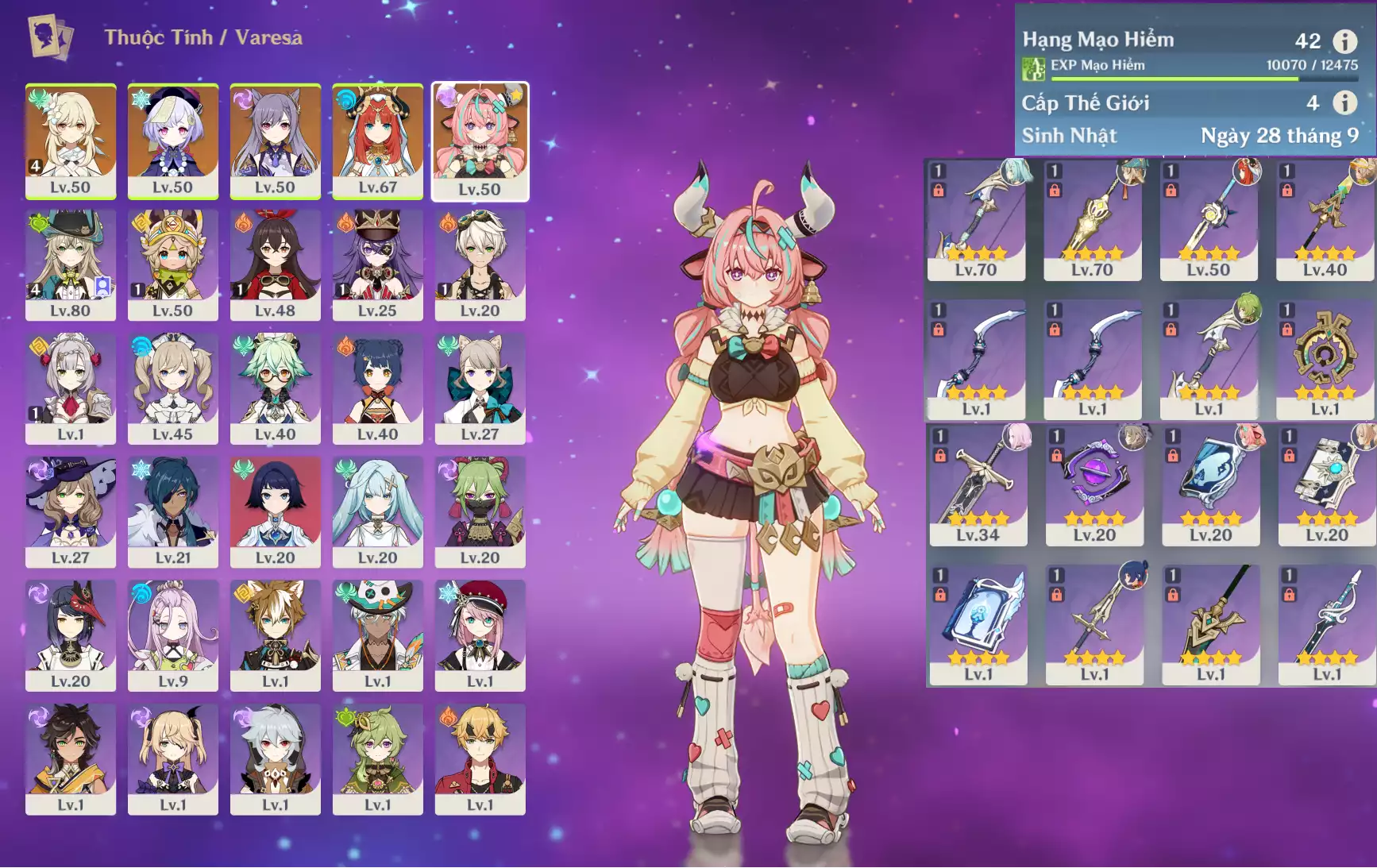Choose the Varesa character portrait

(480, 141)
